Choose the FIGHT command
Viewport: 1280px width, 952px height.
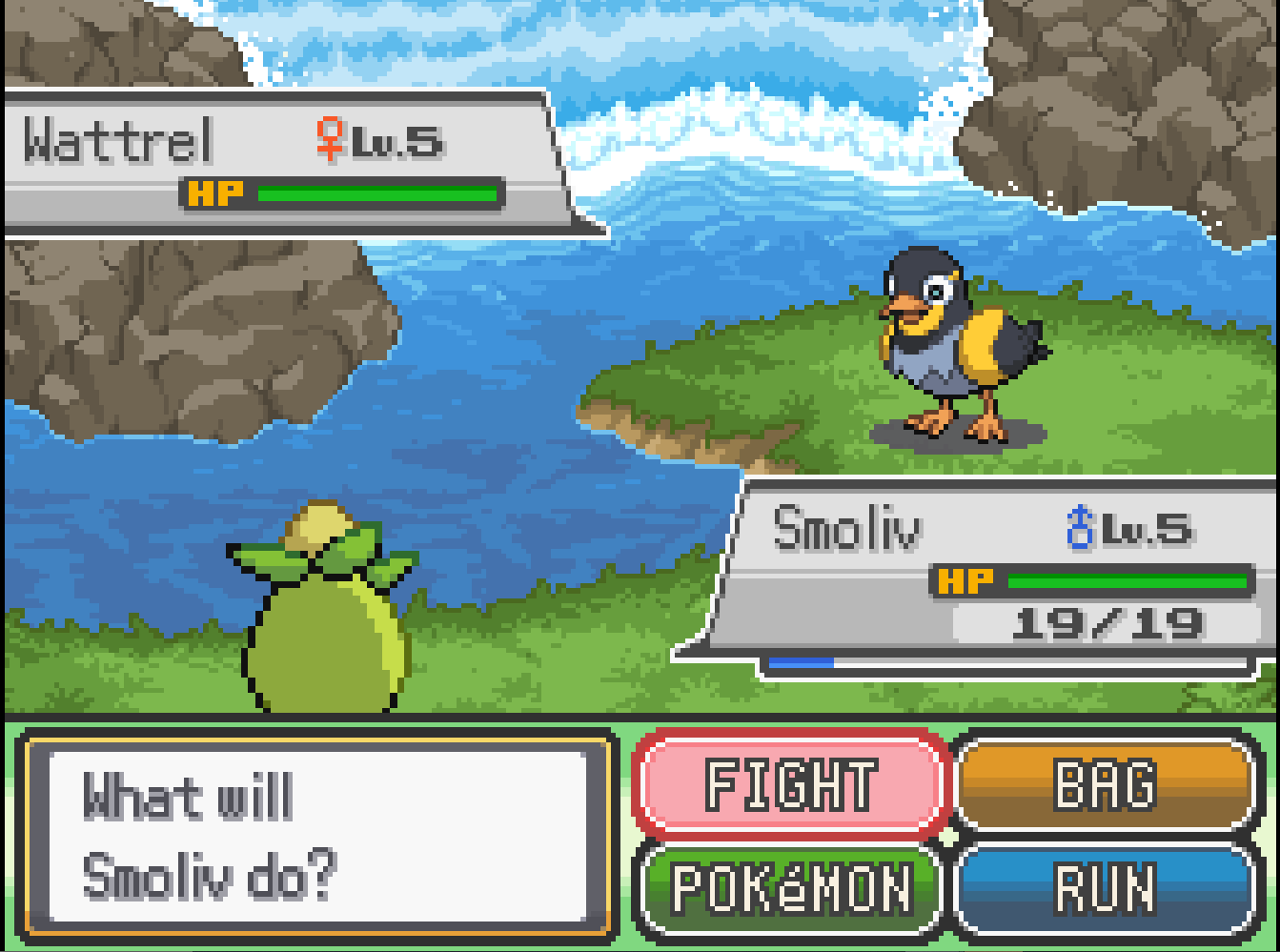(791, 785)
